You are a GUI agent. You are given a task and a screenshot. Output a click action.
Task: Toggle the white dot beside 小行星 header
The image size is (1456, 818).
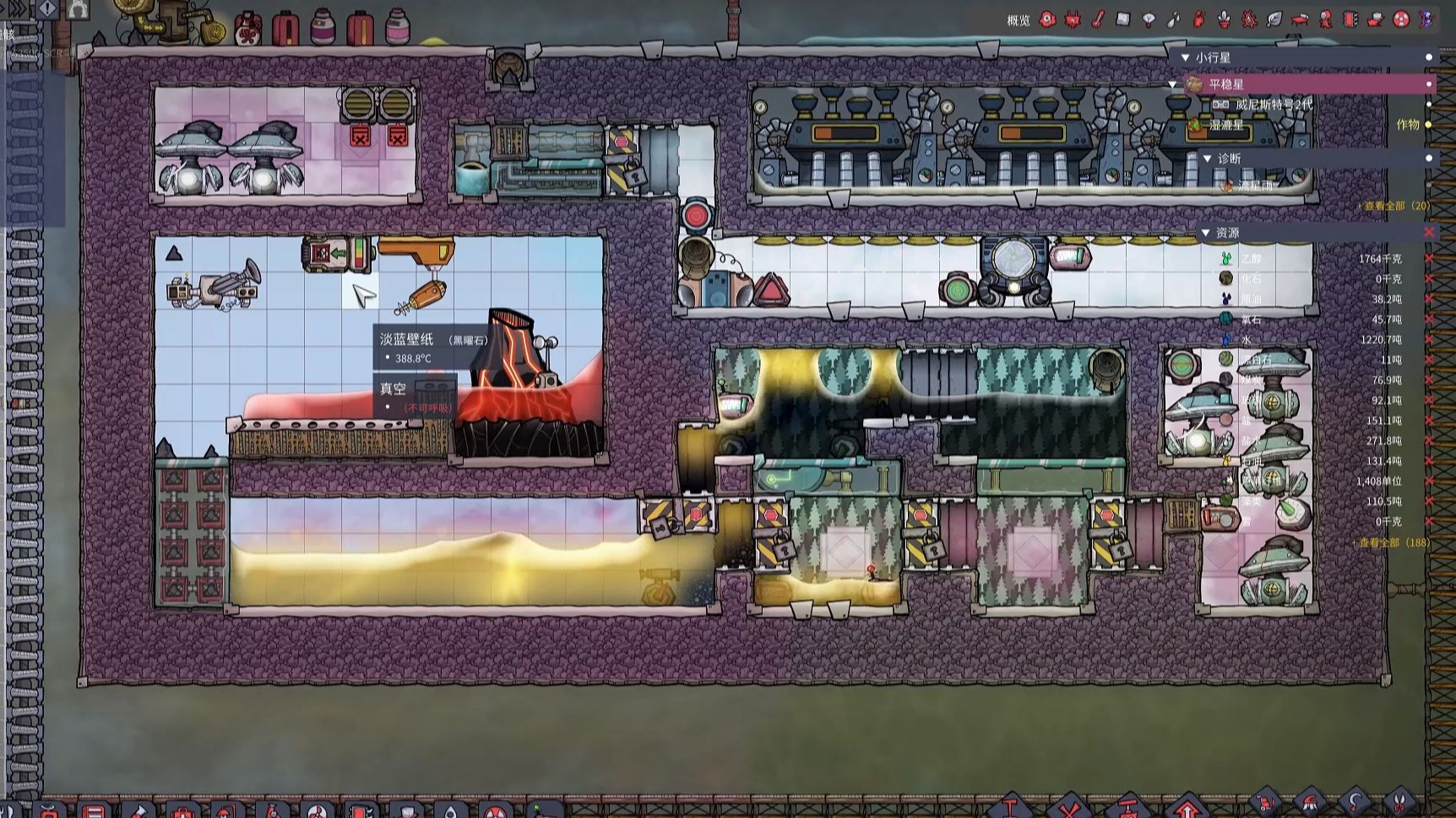[1429, 56]
